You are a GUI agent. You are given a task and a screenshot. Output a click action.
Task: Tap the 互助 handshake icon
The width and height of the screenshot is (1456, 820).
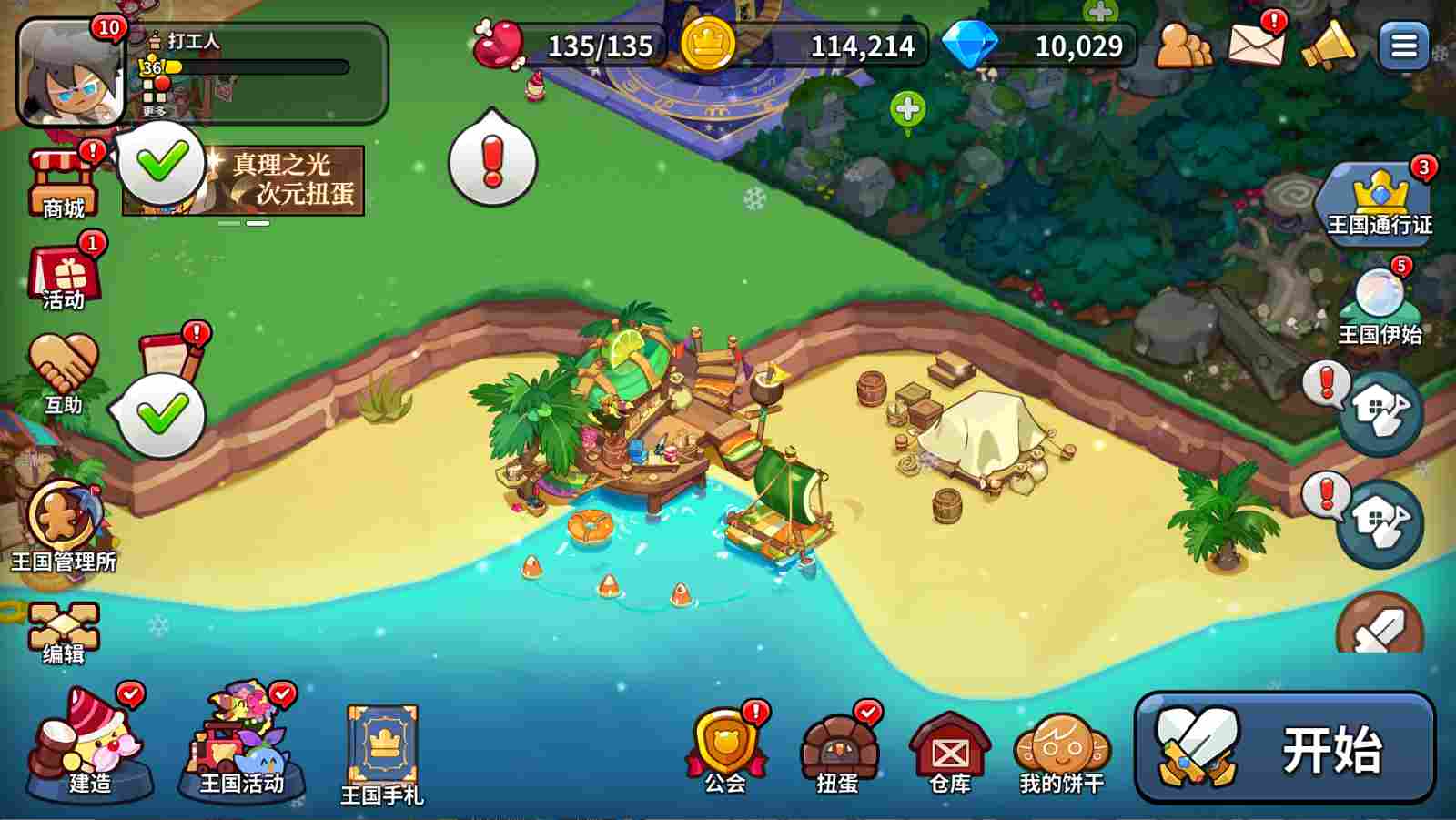pos(63,374)
